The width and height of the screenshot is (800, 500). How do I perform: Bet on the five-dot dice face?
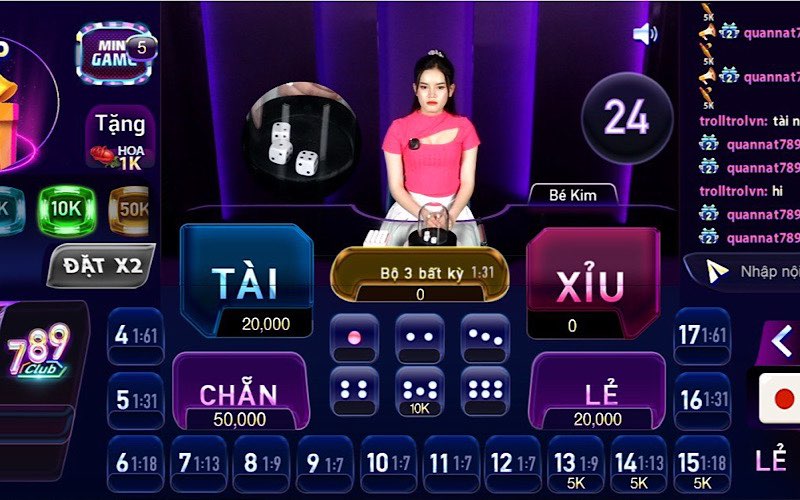420,391
